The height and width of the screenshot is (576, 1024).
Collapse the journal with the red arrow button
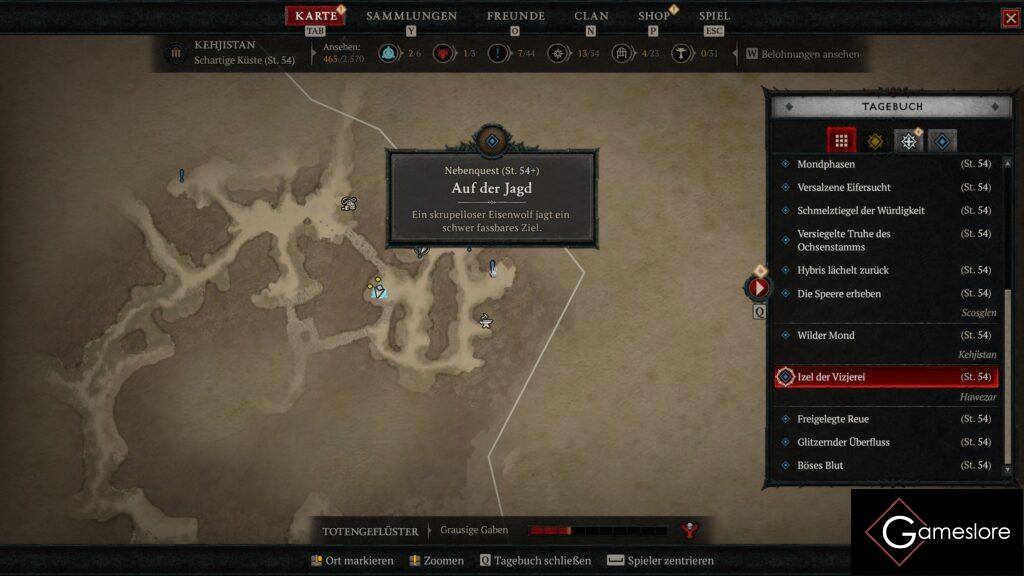[758, 288]
